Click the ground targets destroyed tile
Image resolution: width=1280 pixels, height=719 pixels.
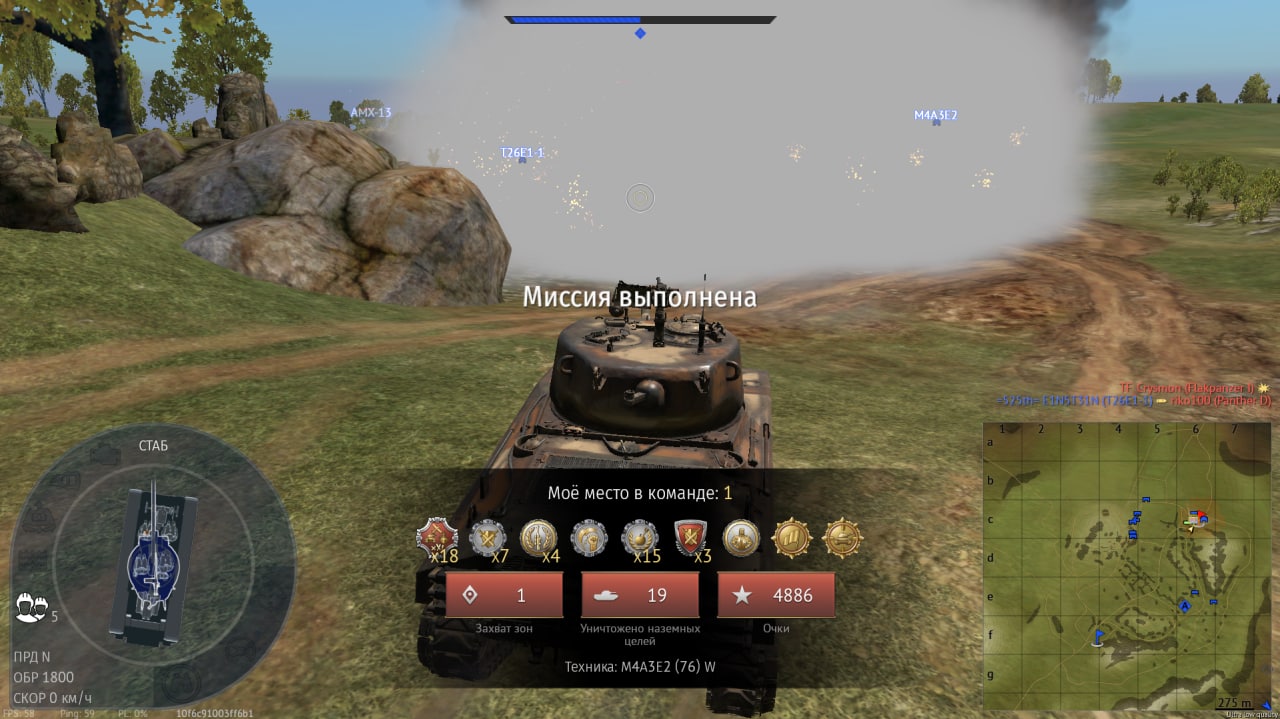tap(640, 595)
